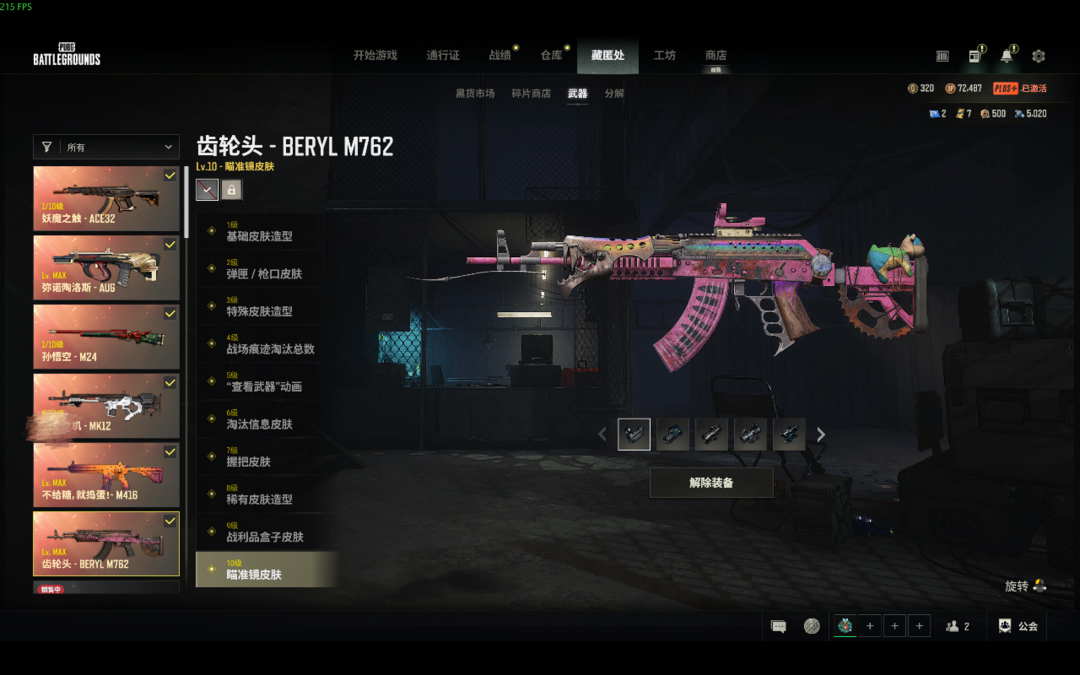This screenshot has width=1080, height=675.
Task: Switch to the 通行证 tab
Action: click(443, 56)
